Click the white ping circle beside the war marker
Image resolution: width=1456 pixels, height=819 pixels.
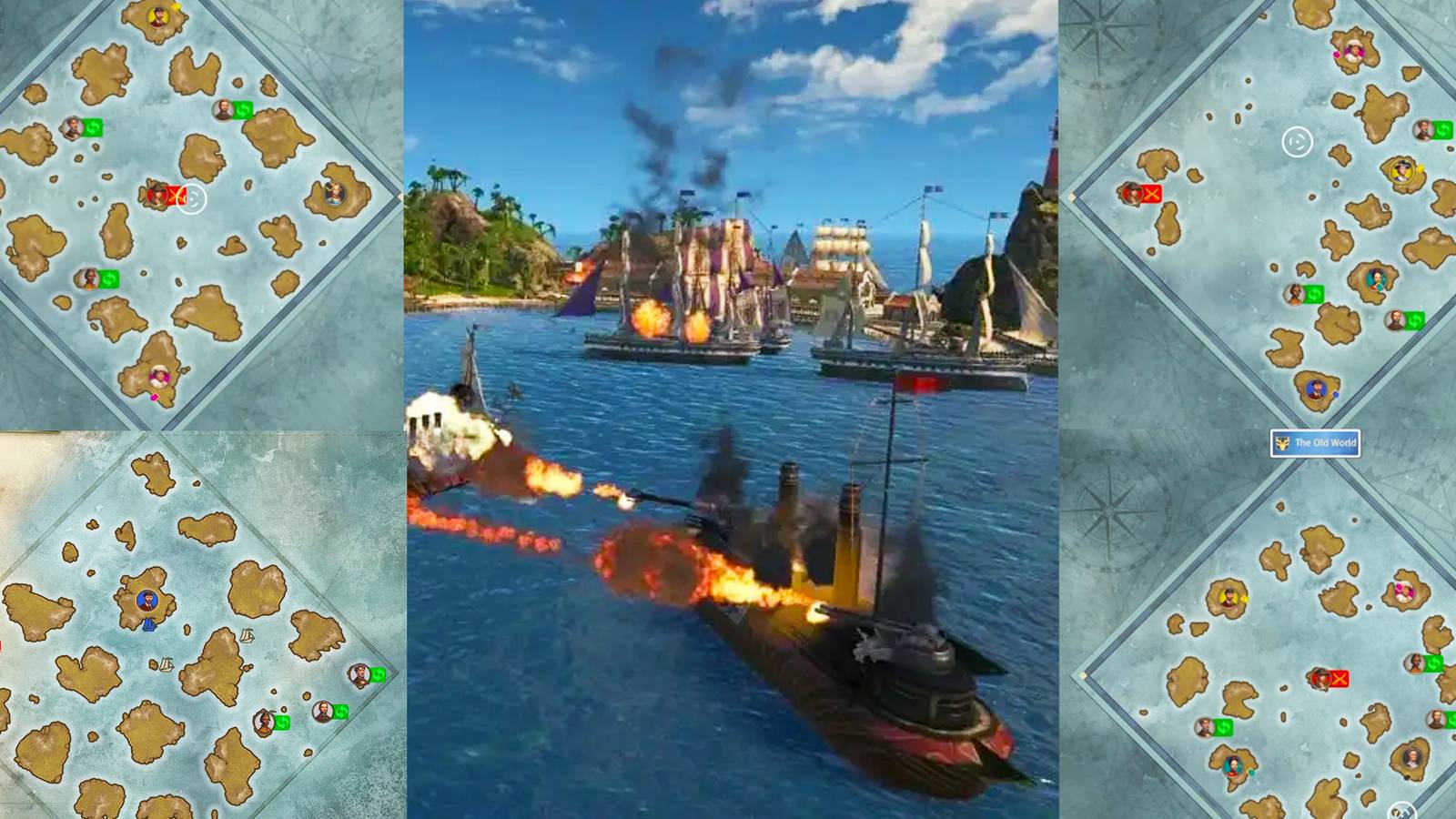196,200
